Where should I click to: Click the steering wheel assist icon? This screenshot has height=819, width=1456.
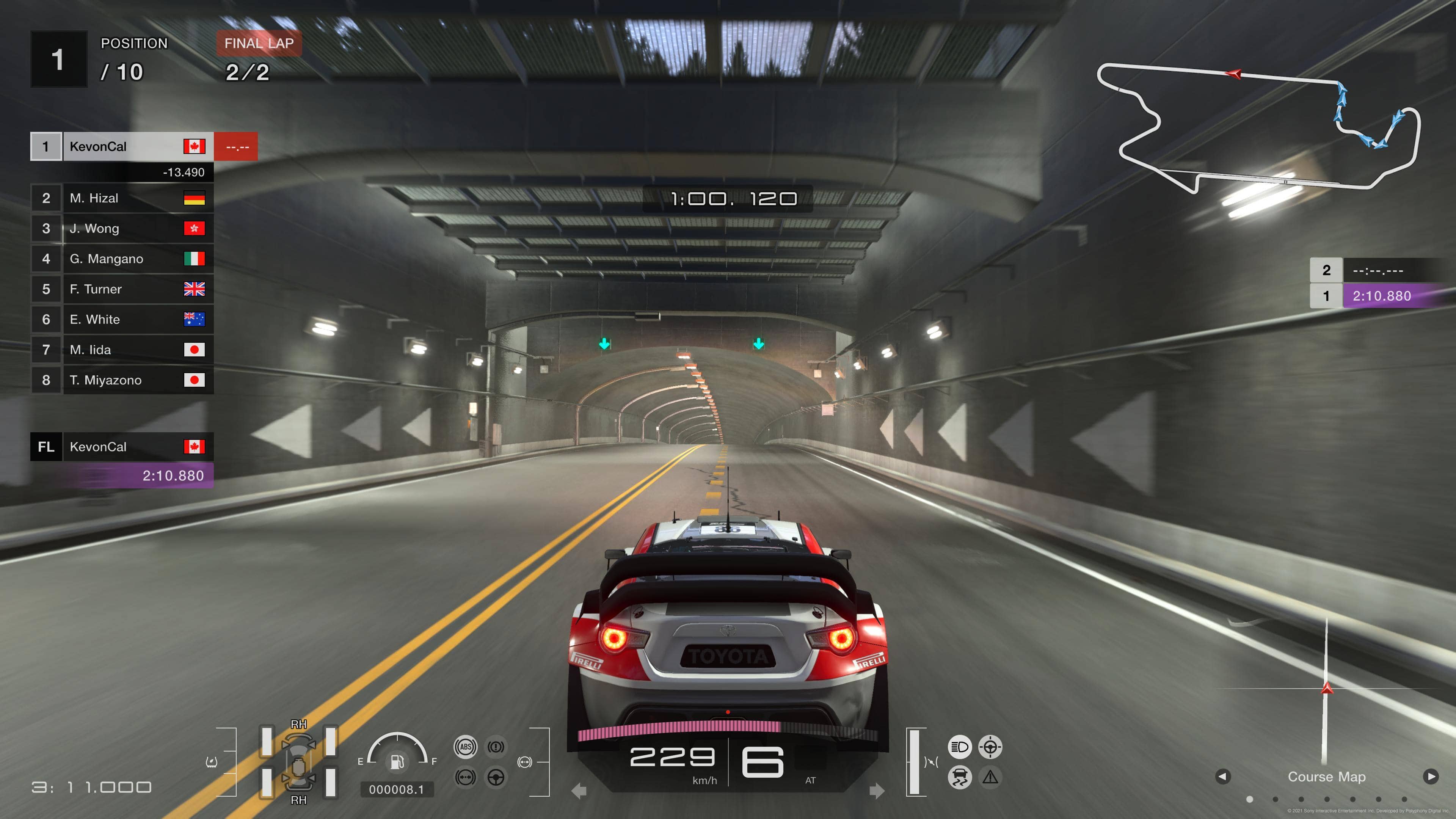point(496,777)
